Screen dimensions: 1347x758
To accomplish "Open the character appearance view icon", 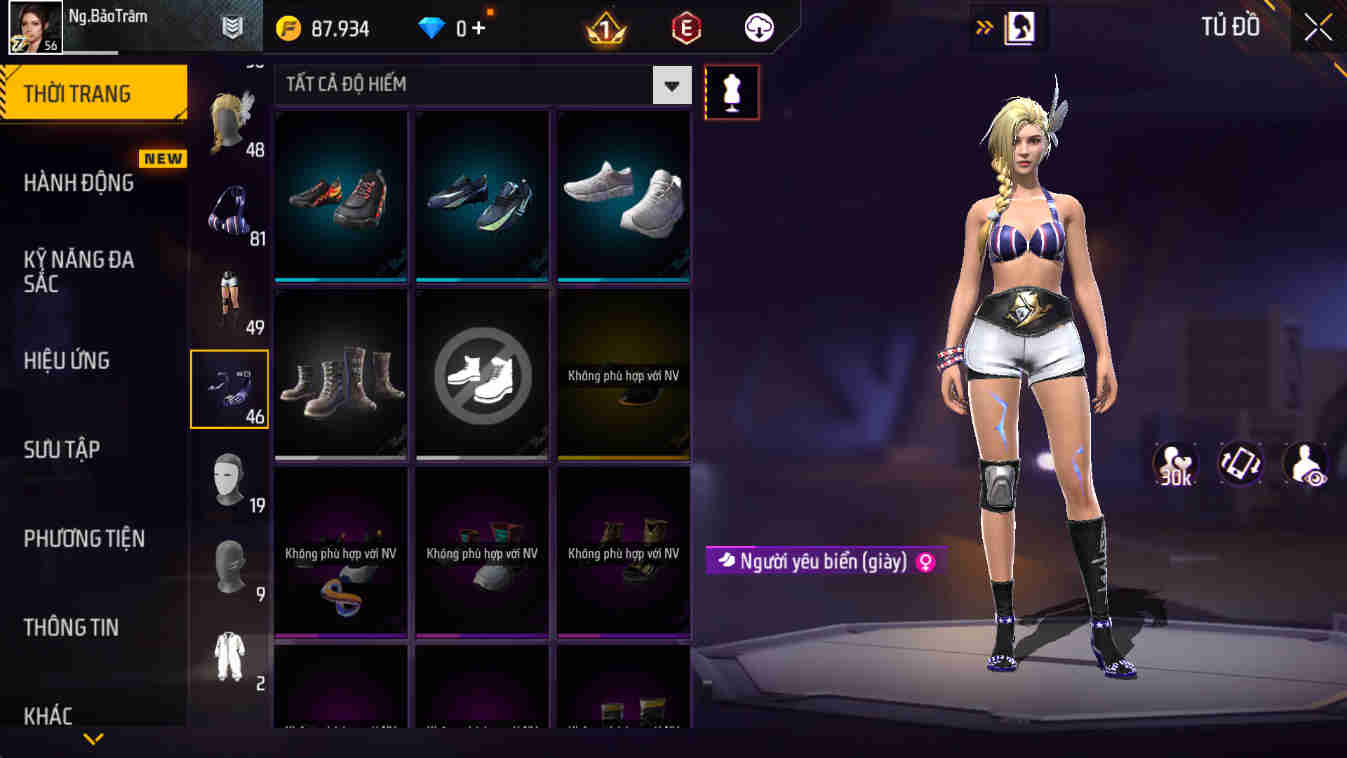I will click(x=1303, y=464).
